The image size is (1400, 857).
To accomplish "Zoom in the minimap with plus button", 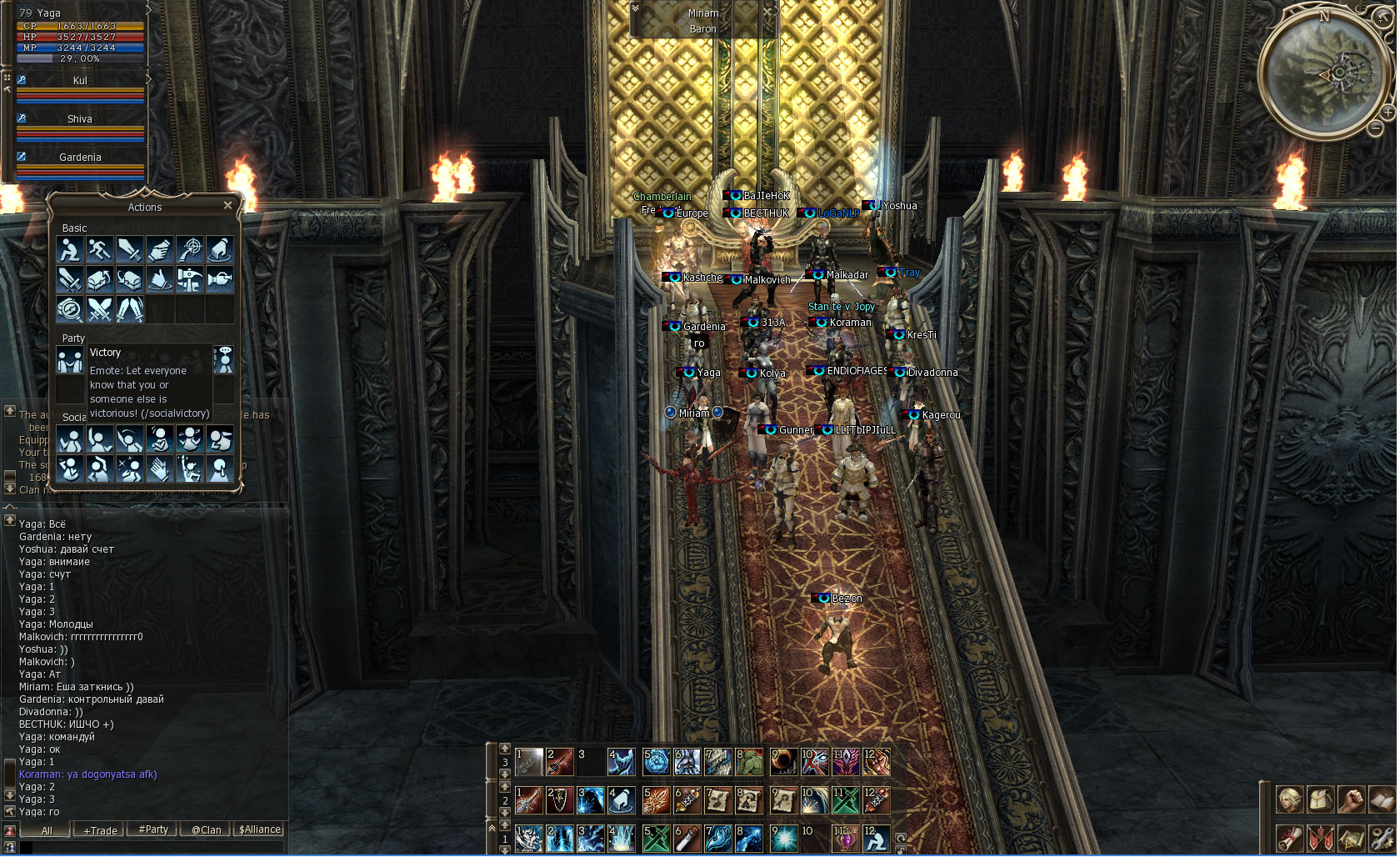I will 1388,112.
